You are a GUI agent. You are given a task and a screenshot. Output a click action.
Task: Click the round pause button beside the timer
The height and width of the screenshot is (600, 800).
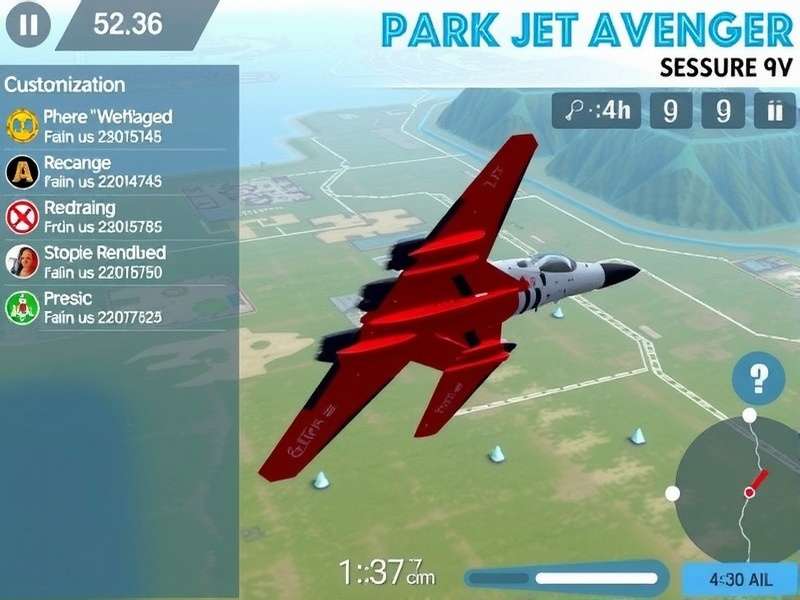point(28,25)
